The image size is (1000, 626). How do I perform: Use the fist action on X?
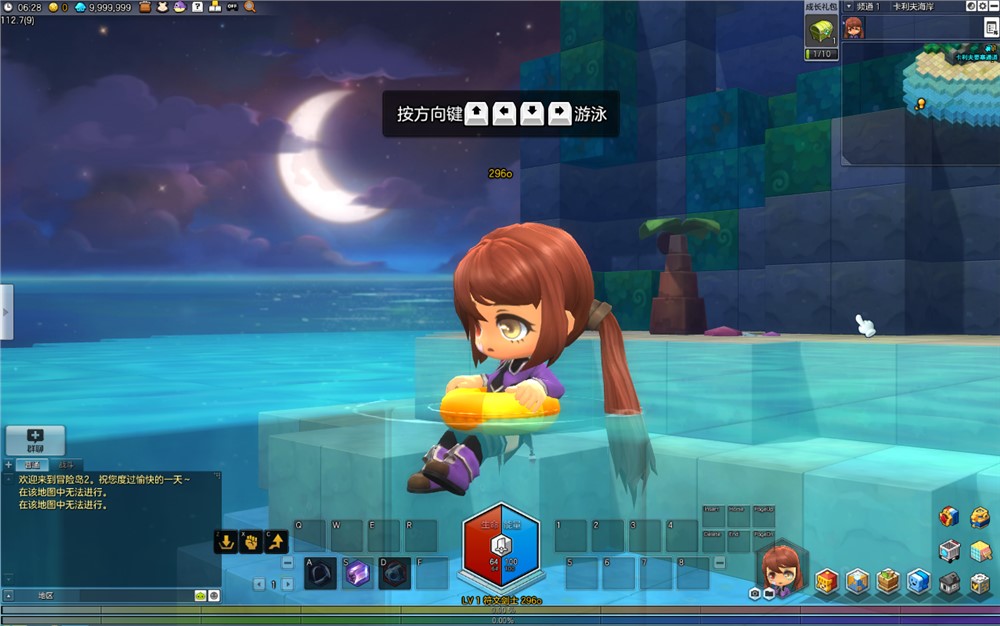(250, 542)
